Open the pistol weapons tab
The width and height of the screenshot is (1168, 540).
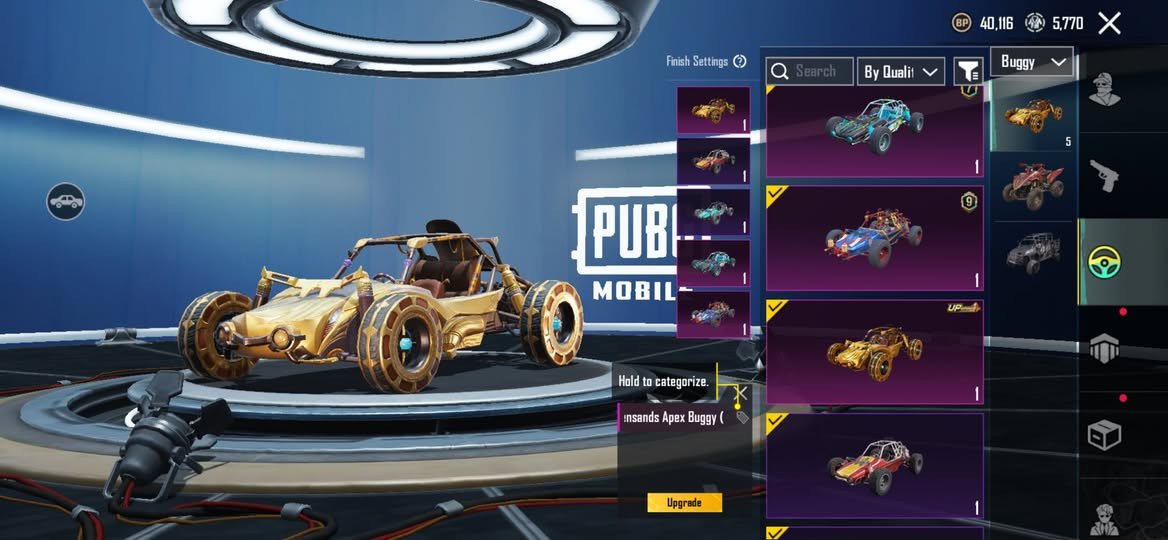click(x=1105, y=176)
